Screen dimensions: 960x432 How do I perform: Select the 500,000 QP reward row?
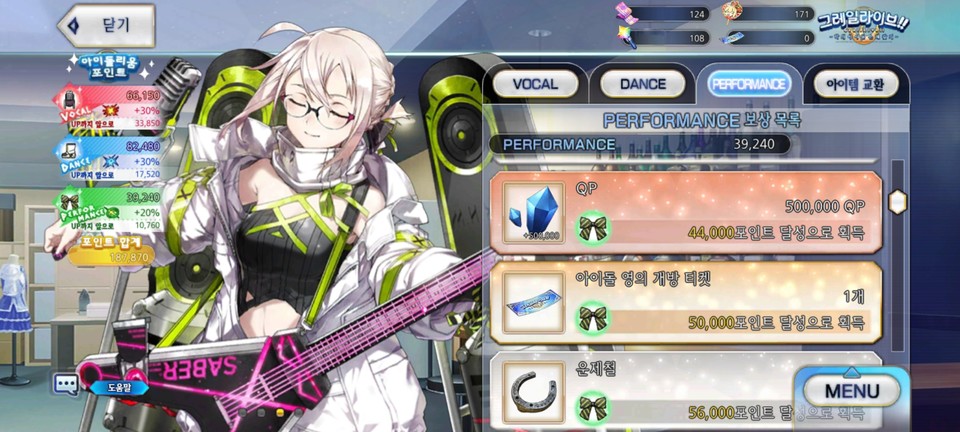686,211
